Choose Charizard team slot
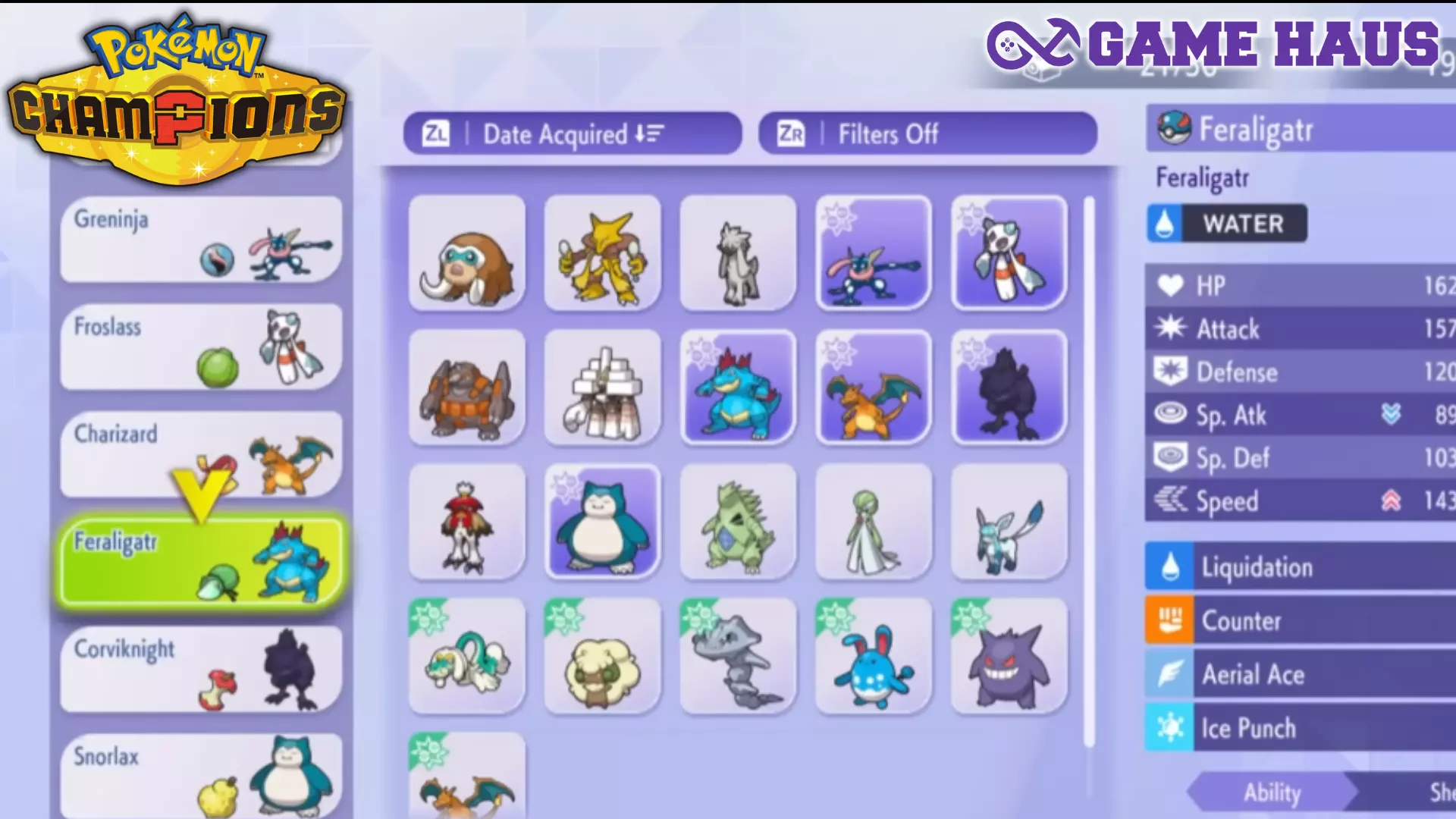This screenshot has height=819, width=1456. coord(201,454)
